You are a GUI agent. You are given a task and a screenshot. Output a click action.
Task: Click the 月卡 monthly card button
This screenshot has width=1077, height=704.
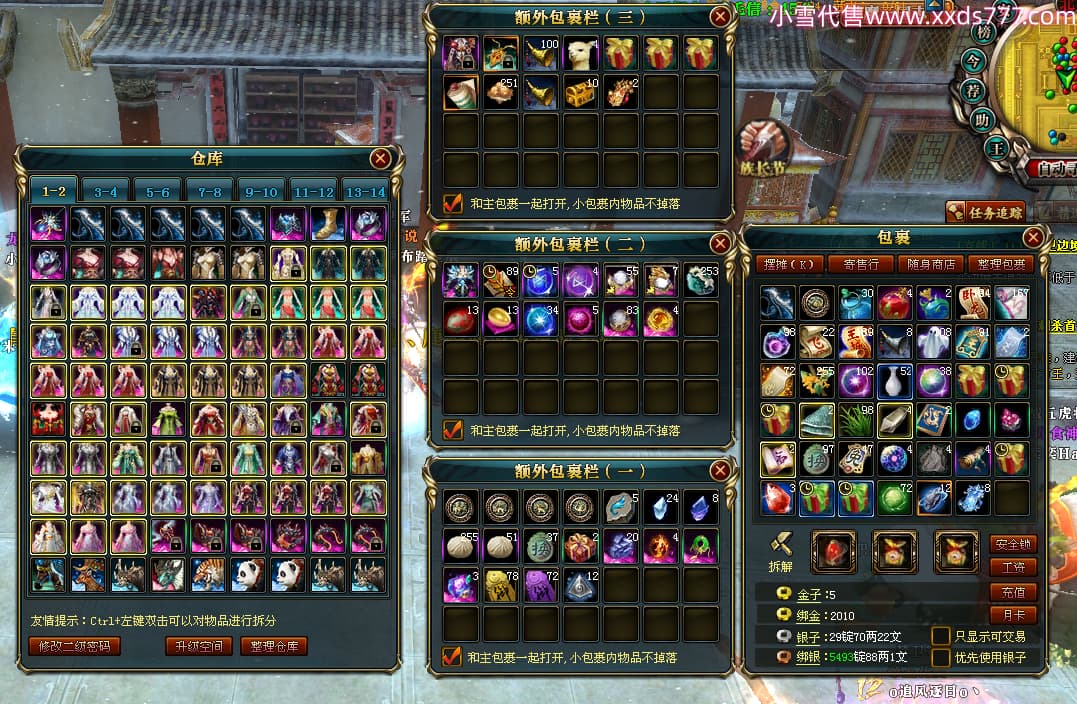[x=1011, y=615]
